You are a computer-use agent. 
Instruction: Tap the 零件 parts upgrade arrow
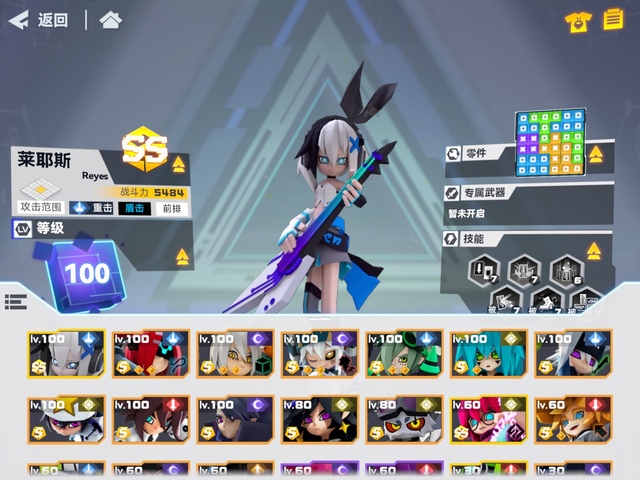[596, 154]
